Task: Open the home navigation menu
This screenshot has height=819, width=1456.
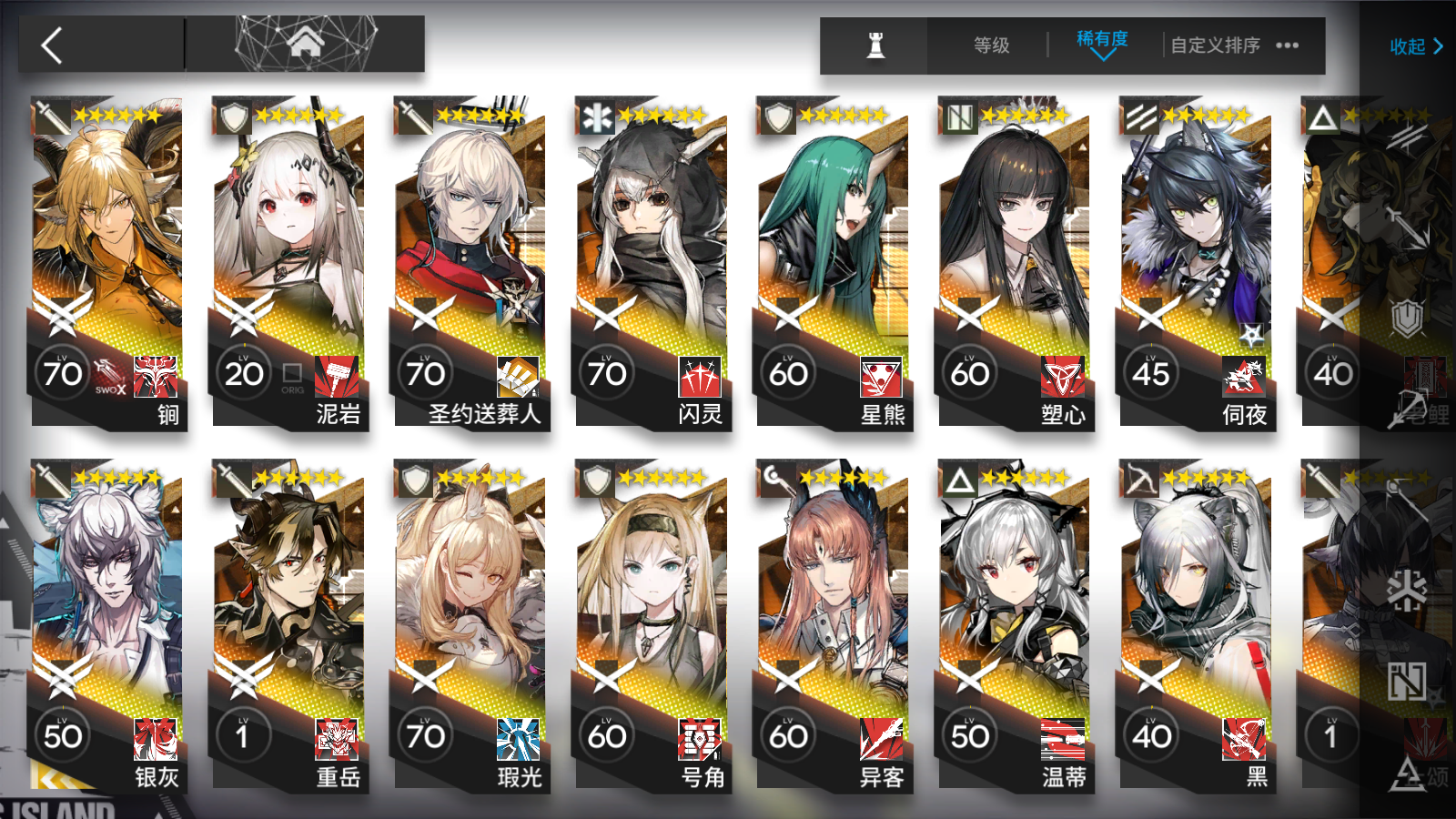Action: coord(306,43)
